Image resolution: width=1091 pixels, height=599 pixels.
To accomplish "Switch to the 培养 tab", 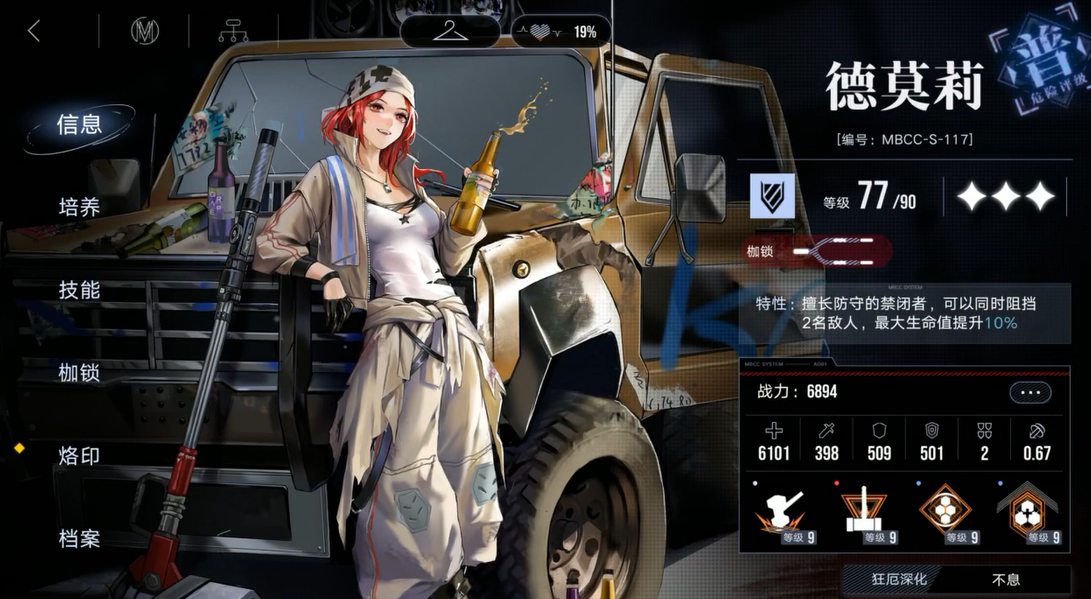I will 79,207.
